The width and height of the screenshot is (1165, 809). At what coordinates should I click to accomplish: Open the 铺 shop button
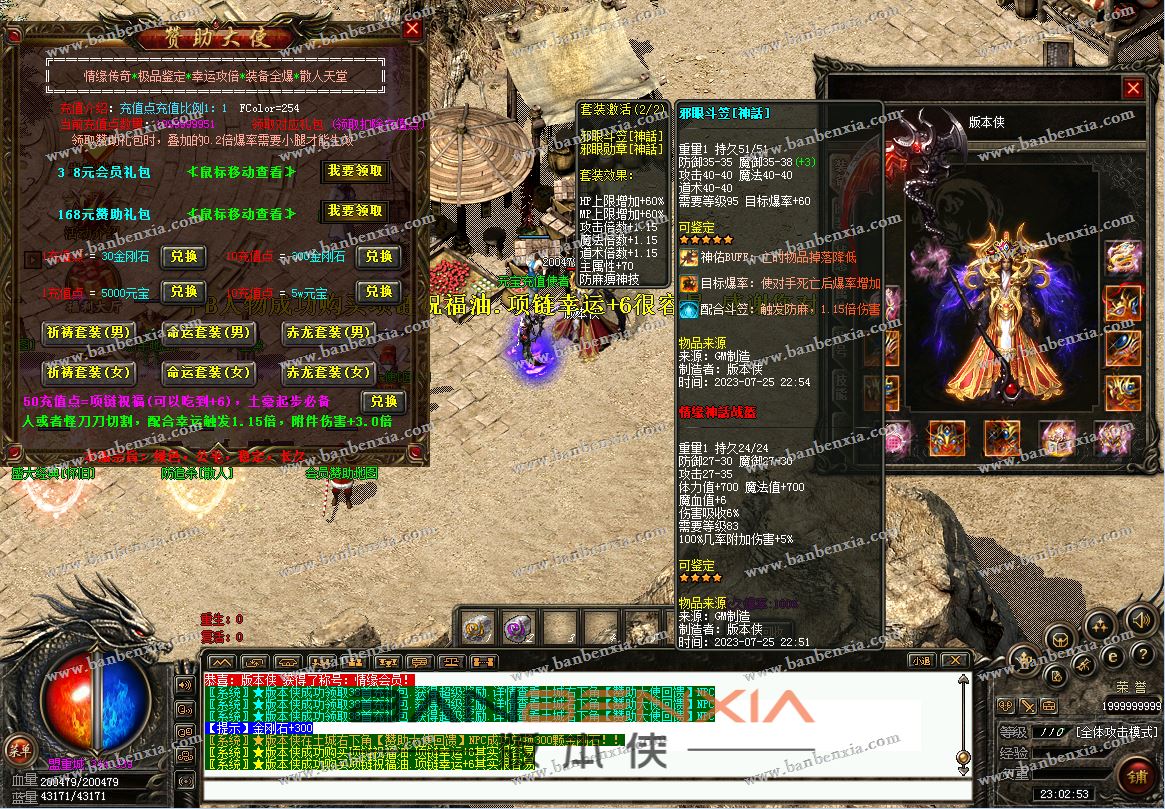click(x=1137, y=775)
